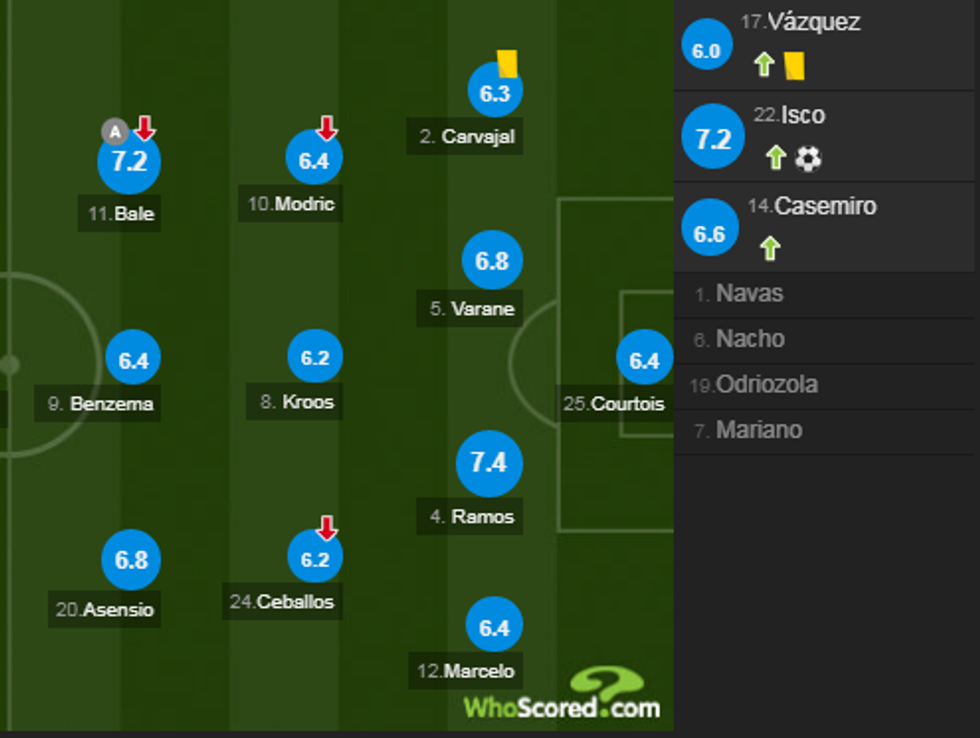Select Varane's 6.8 rating circle
Screen dimensions: 980x738
point(492,261)
